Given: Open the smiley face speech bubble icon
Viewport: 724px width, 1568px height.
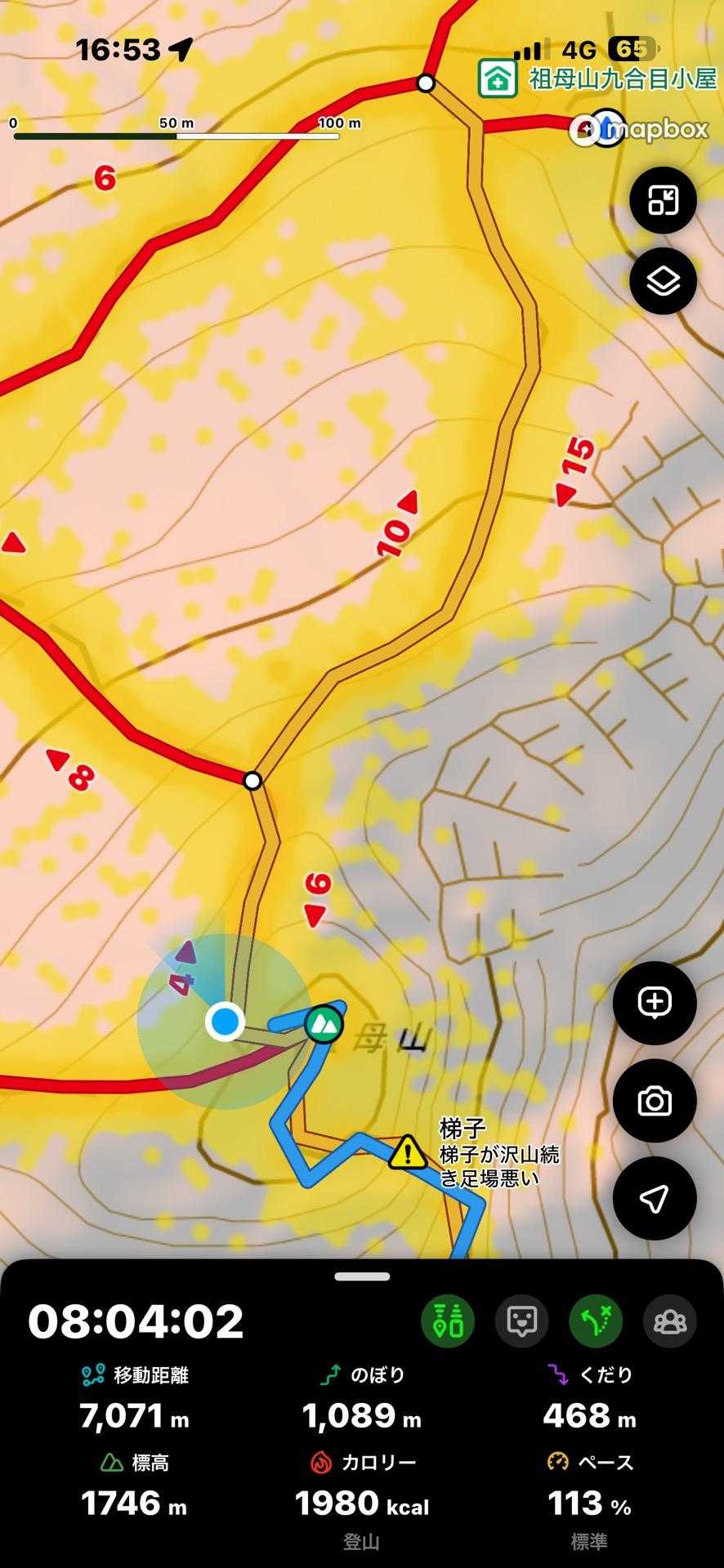Looking at the screenshot, I should tap(522, 1321).
